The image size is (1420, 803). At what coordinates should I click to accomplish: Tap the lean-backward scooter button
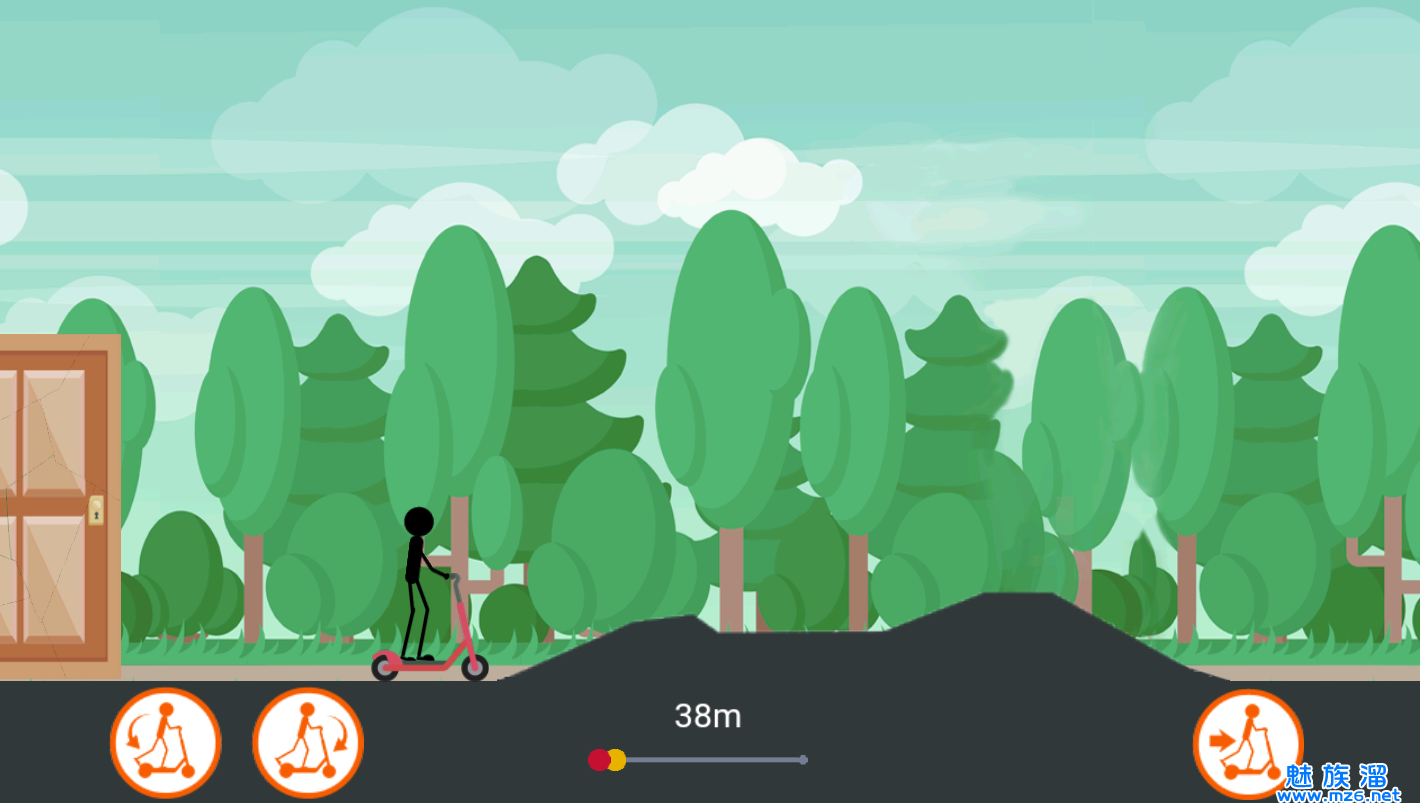(x=165, y=743)
